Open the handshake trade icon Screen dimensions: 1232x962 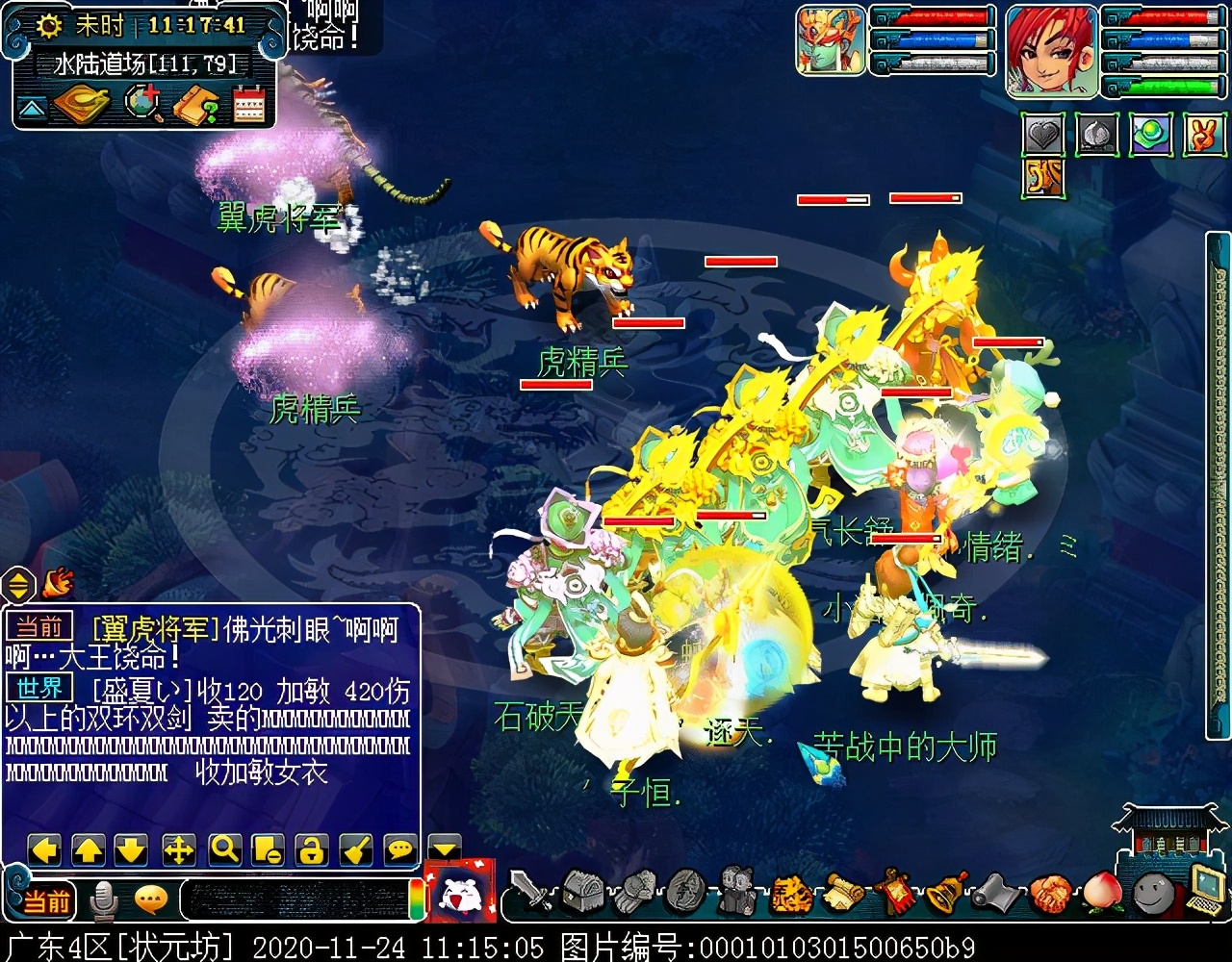pyautogui.click(x=1050, y=893)
